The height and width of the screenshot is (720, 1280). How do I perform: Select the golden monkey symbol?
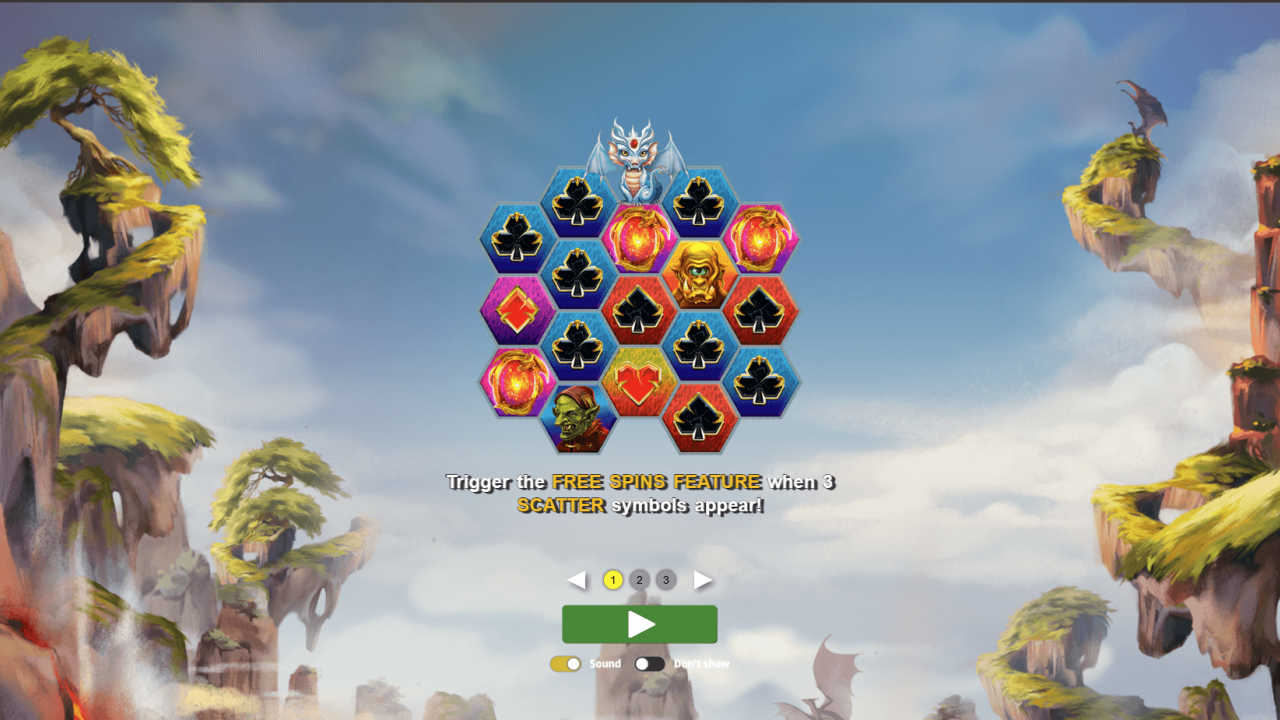(700, 275)
